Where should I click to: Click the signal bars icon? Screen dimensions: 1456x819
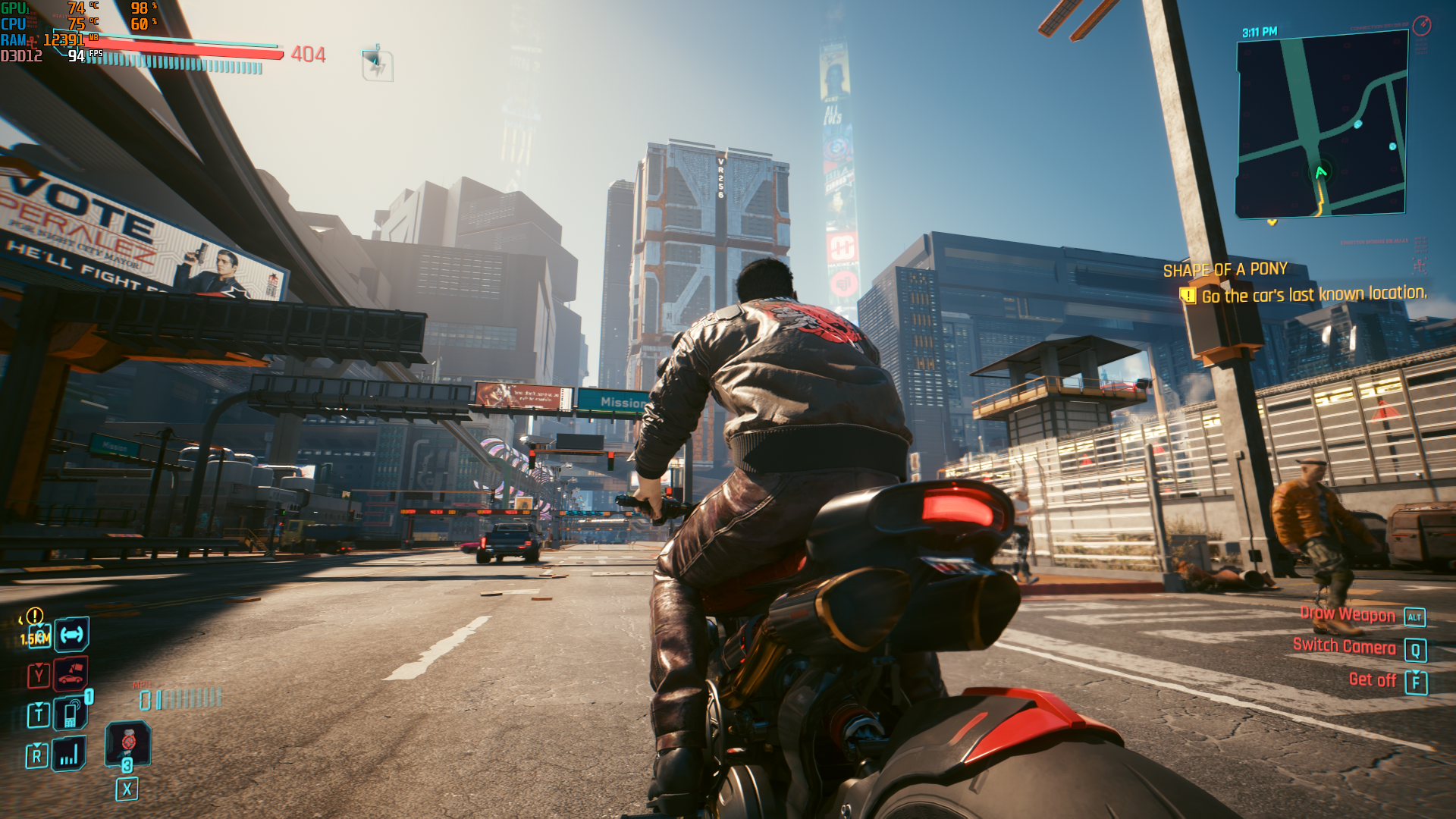(69, 754)
